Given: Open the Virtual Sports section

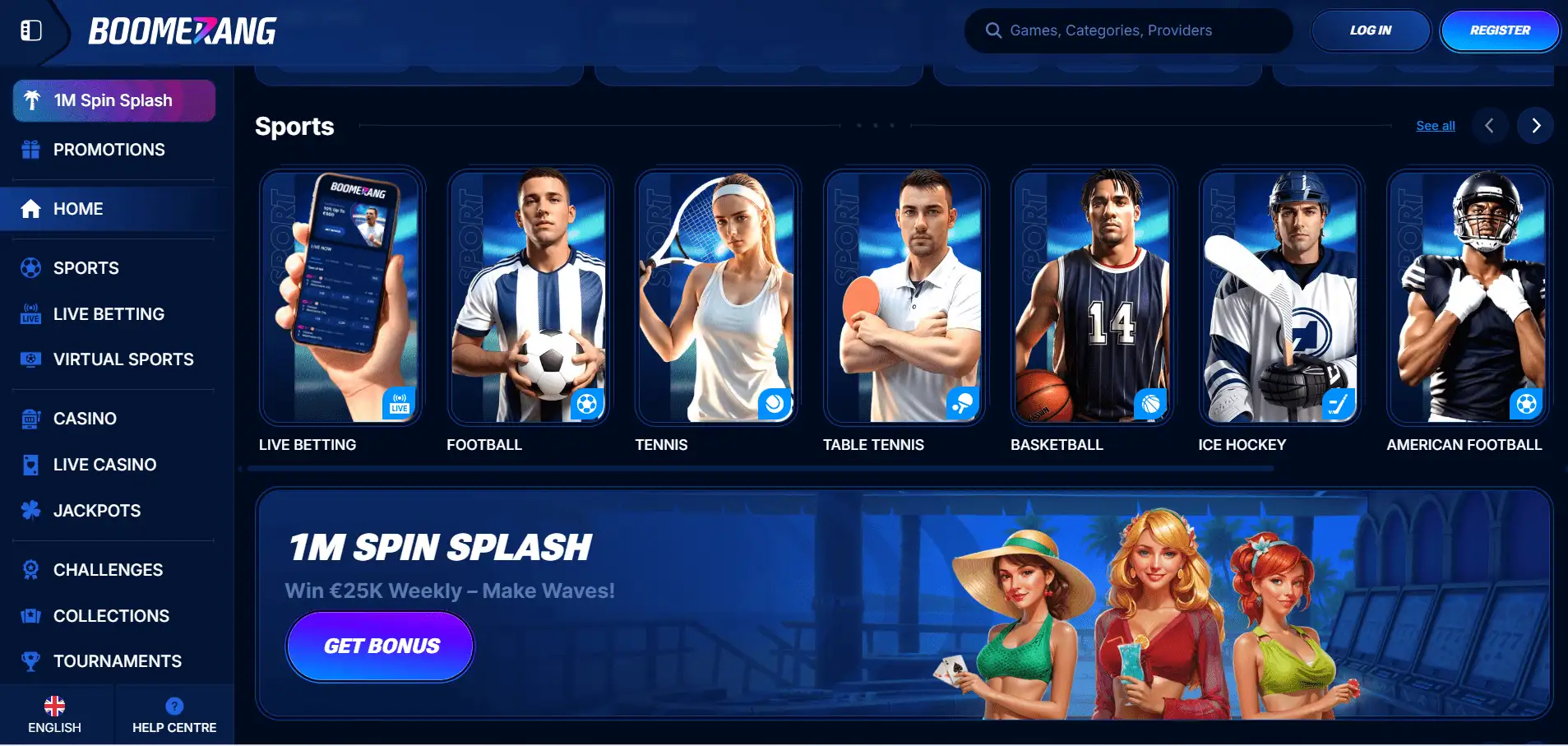Looking at the screenshot, I should (x=123, y=359).
